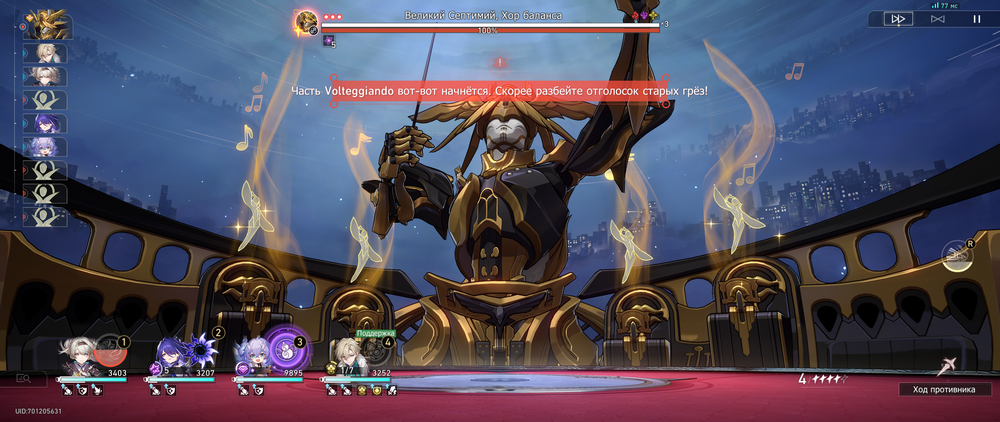1000x422 pixels.
Task: Click the round R-marked button on the right edge
Action: coord(958,256)
